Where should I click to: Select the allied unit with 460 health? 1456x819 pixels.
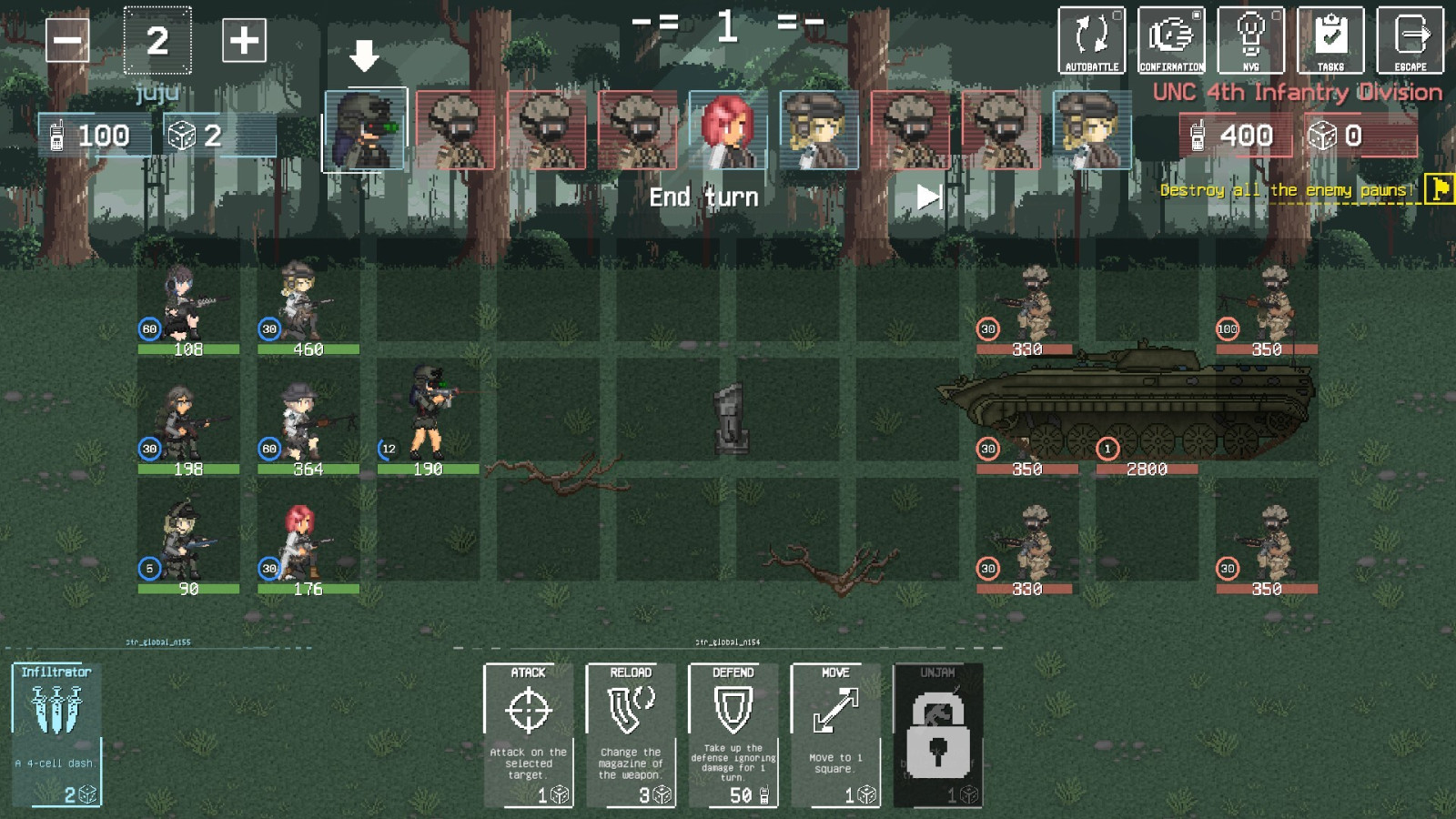coord(302,305)
